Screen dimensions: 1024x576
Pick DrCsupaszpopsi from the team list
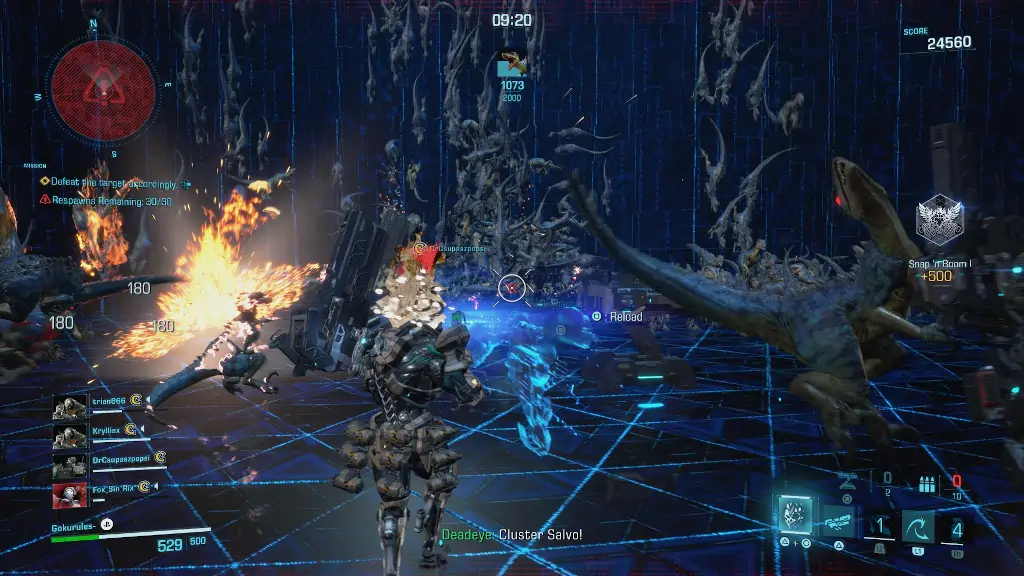point(70,461)
